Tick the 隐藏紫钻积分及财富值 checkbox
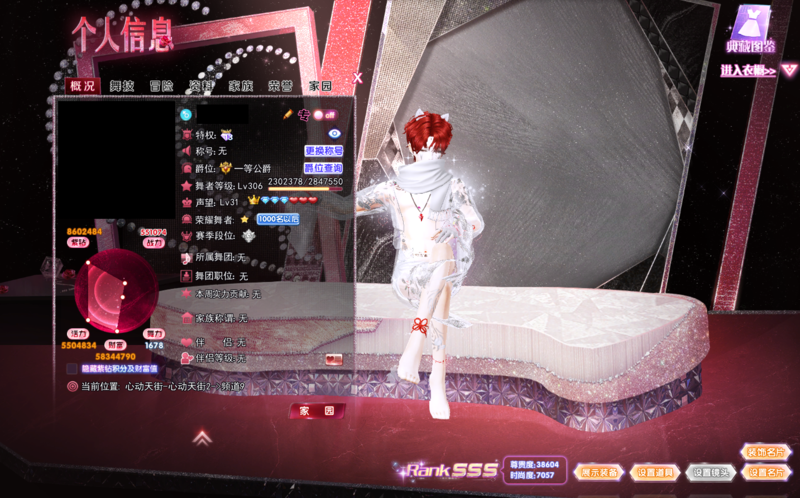The width and height of the screenshot is (800, 498). [73, 368]
